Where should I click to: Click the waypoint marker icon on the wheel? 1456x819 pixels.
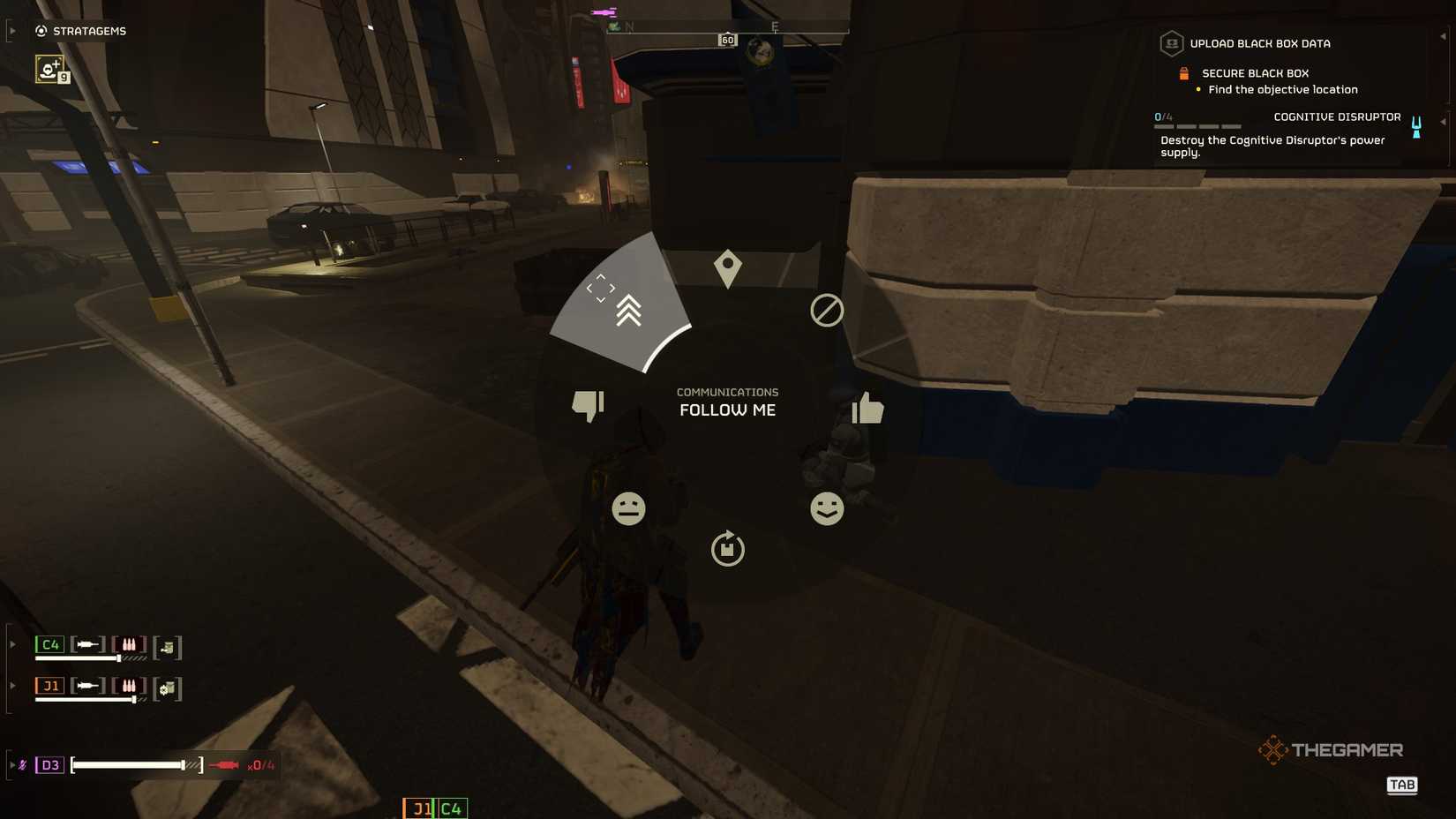click(726, 267)
